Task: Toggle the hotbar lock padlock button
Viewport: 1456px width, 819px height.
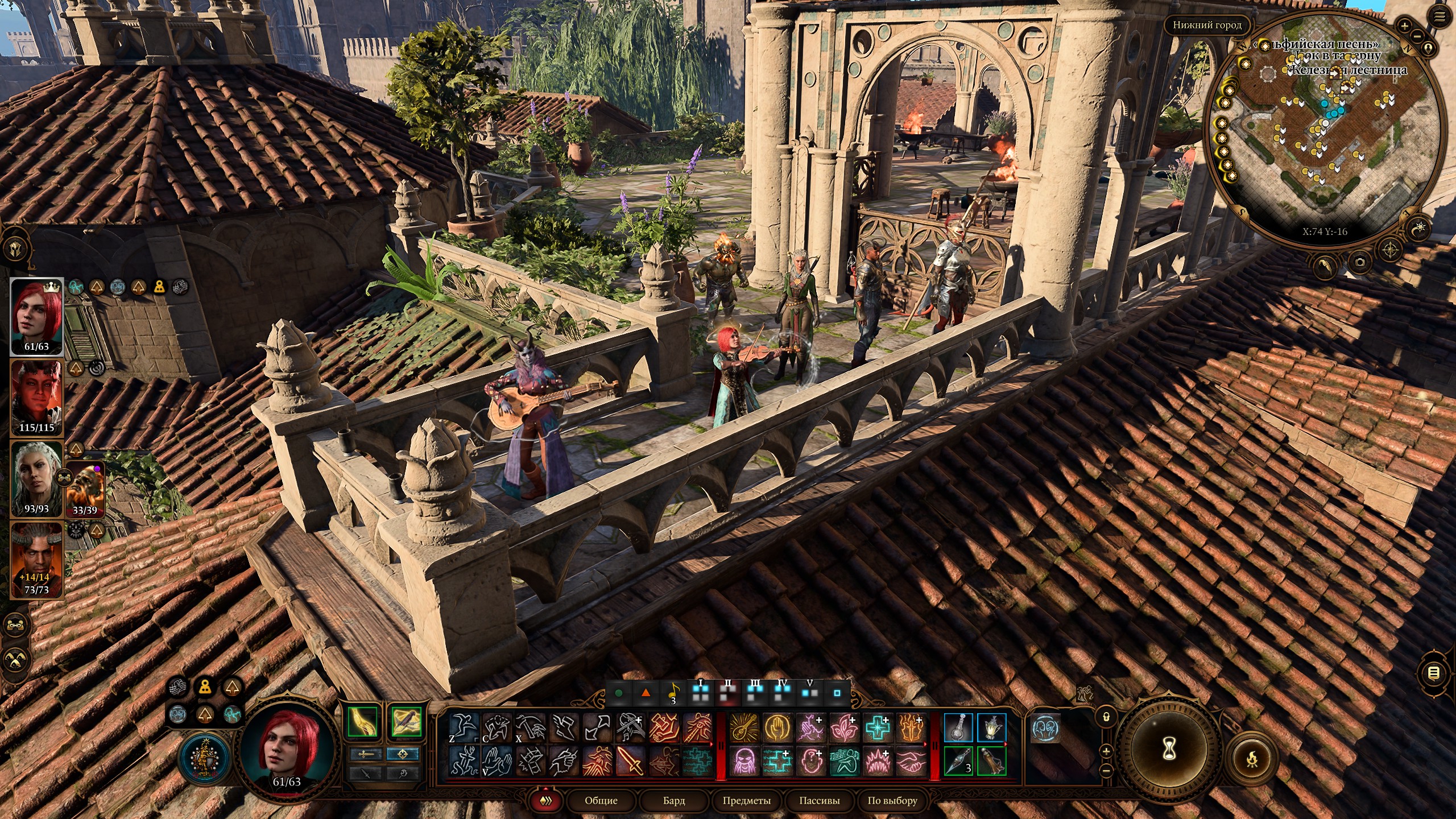Action: point(1106,717)
